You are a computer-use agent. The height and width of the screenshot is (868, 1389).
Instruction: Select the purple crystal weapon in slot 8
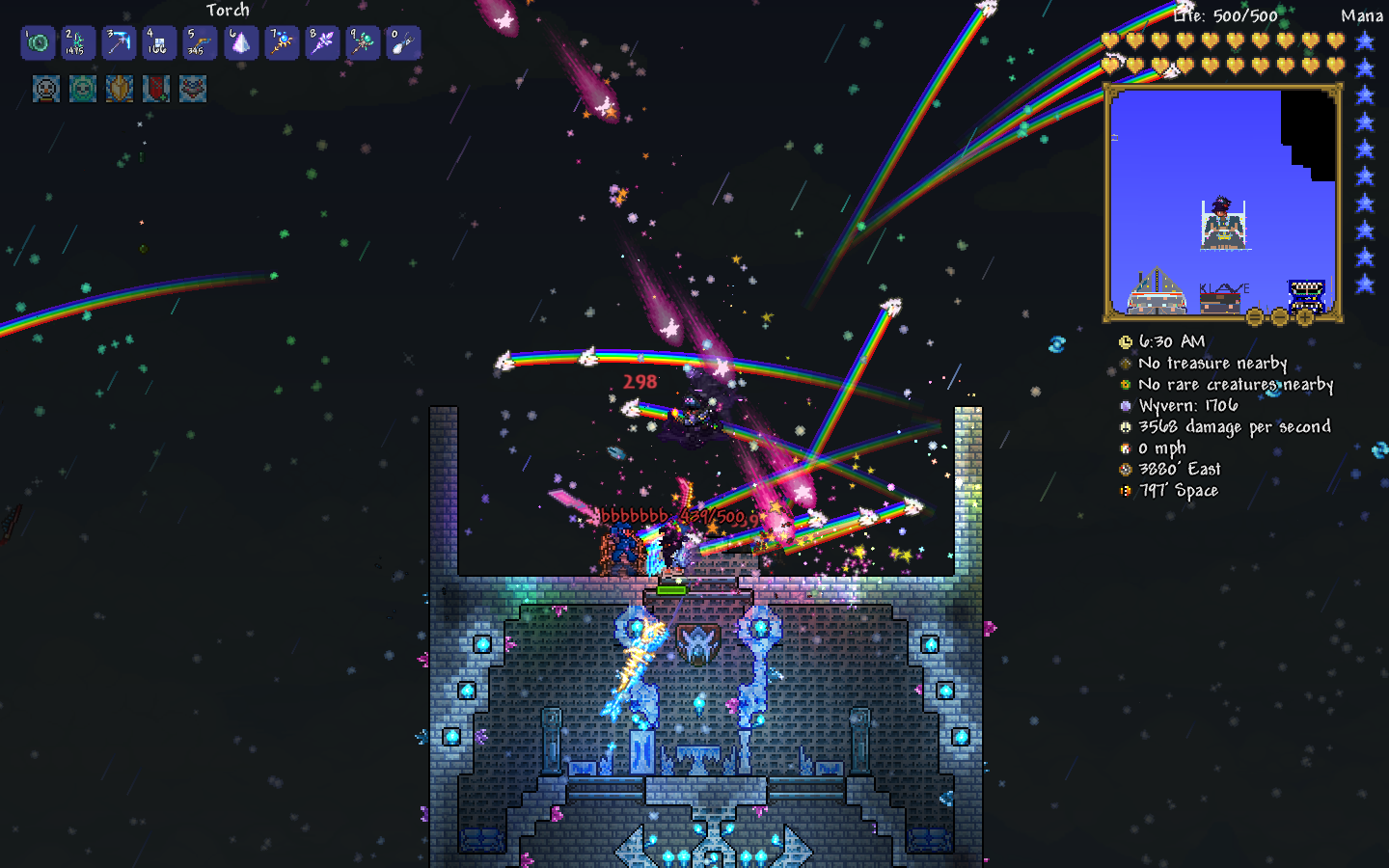[322, 43]
